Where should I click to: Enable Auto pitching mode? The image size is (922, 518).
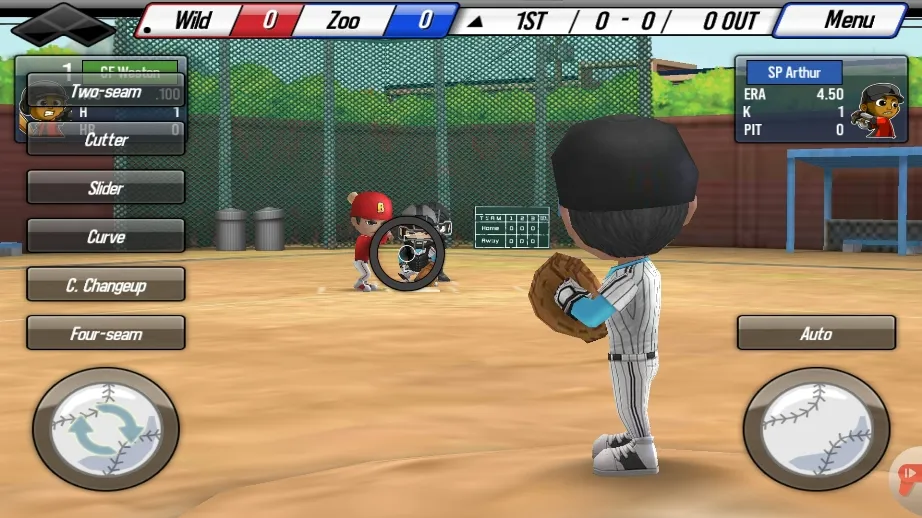816,334
